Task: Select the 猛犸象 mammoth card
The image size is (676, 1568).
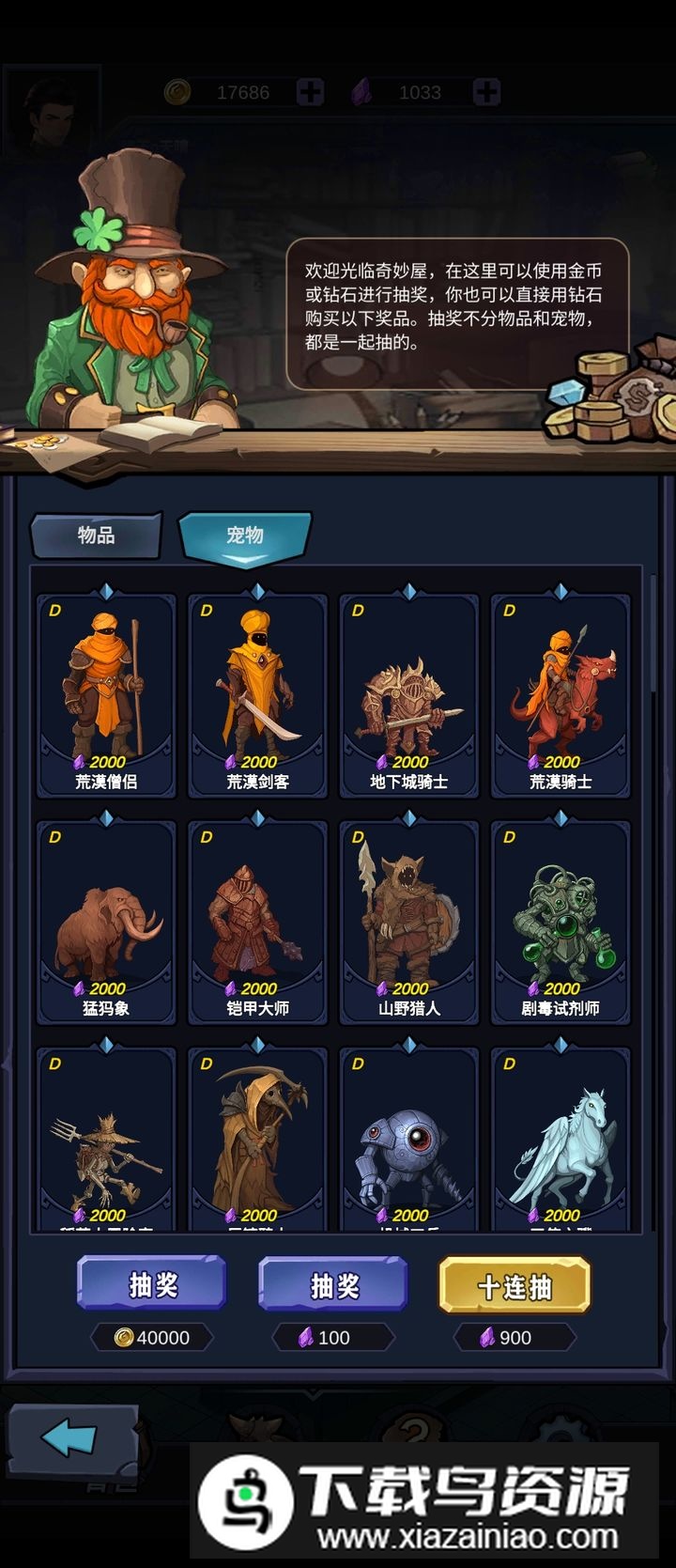Action: point(106,923)
